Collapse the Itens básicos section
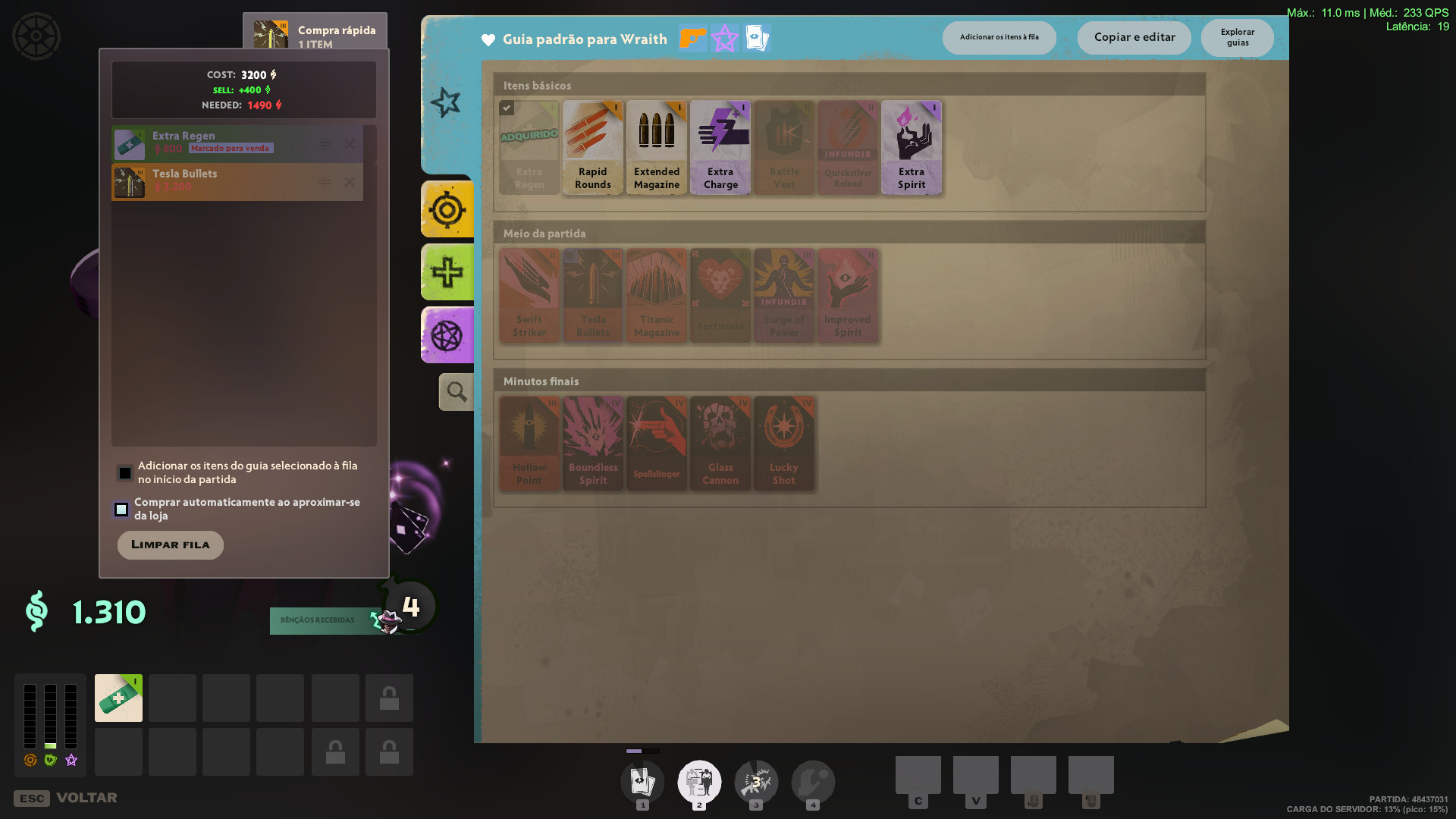Viewport: 1456px width, 819px height. tap(849, 85)
